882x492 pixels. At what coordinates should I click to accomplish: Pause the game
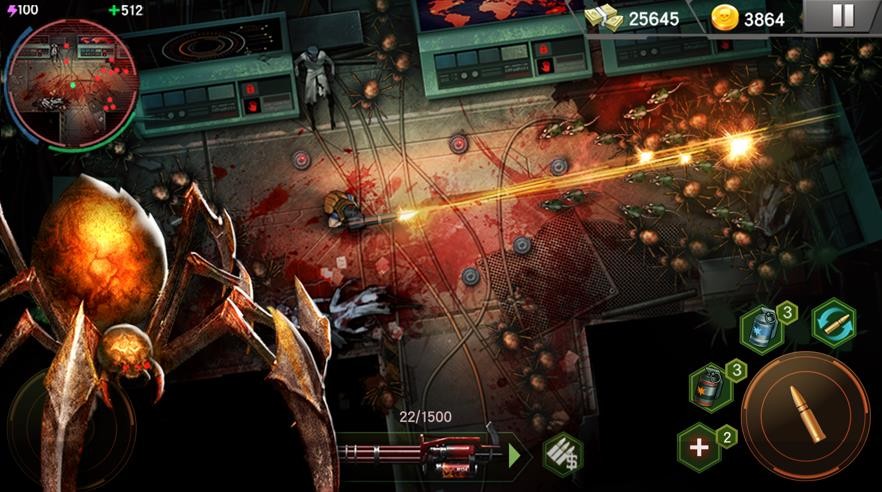click(843, 16)
